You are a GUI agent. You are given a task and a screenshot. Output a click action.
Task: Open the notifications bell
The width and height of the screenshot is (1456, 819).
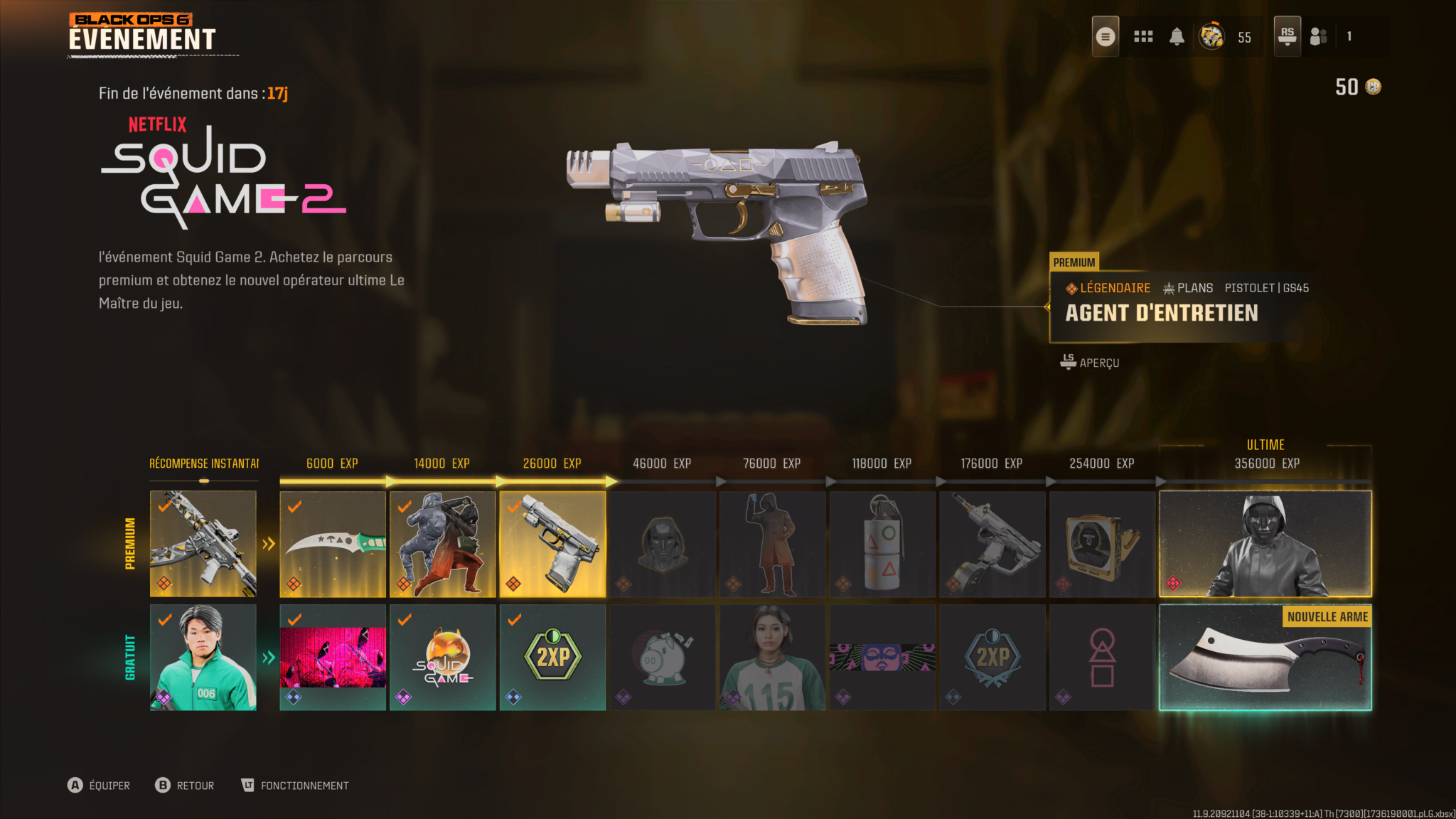pyautogui.click(x=1177, y=36)
